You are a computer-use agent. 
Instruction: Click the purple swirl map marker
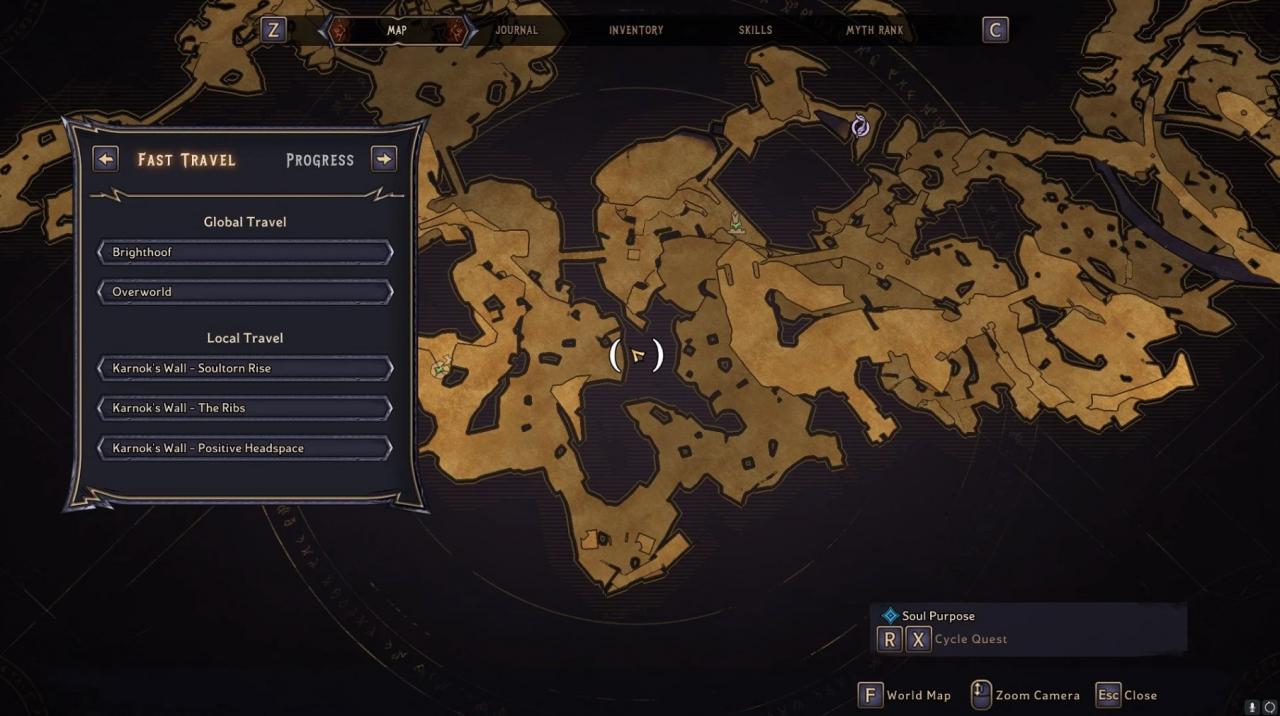point(860,126)
